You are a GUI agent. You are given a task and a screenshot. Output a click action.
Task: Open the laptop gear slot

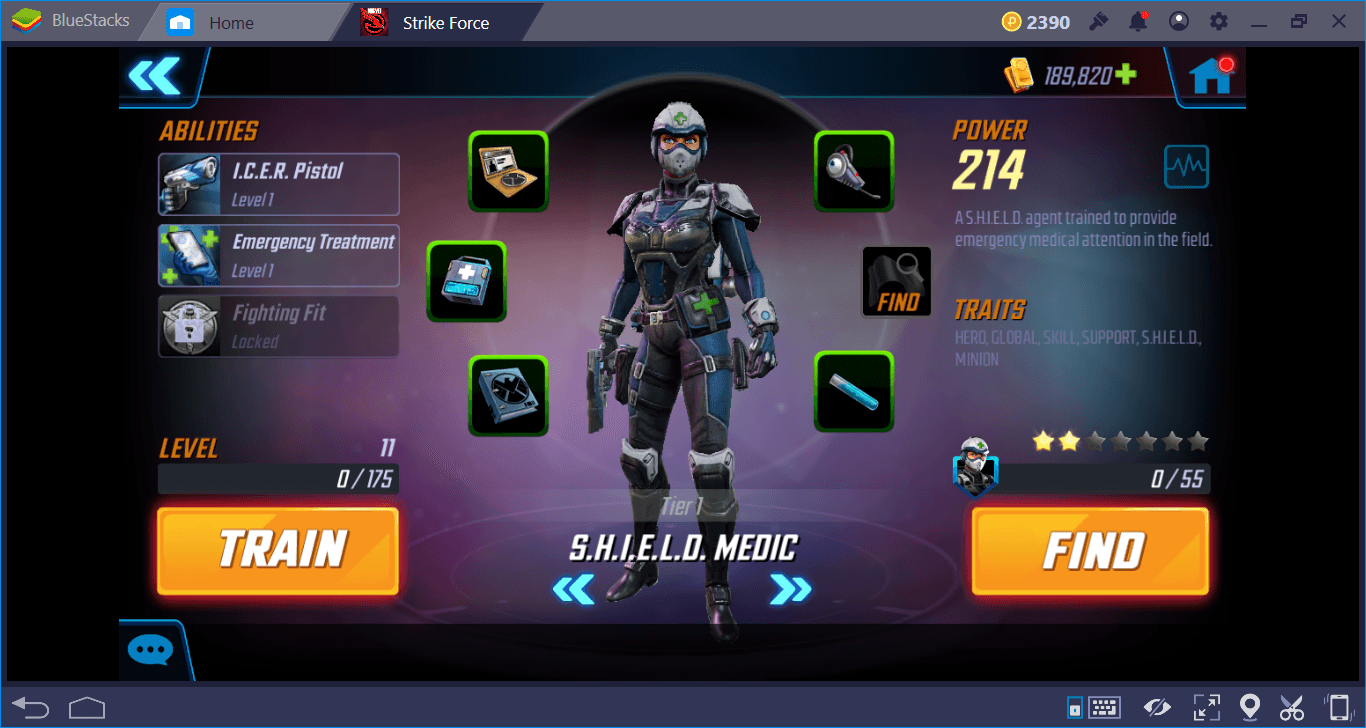pos(509,170)
